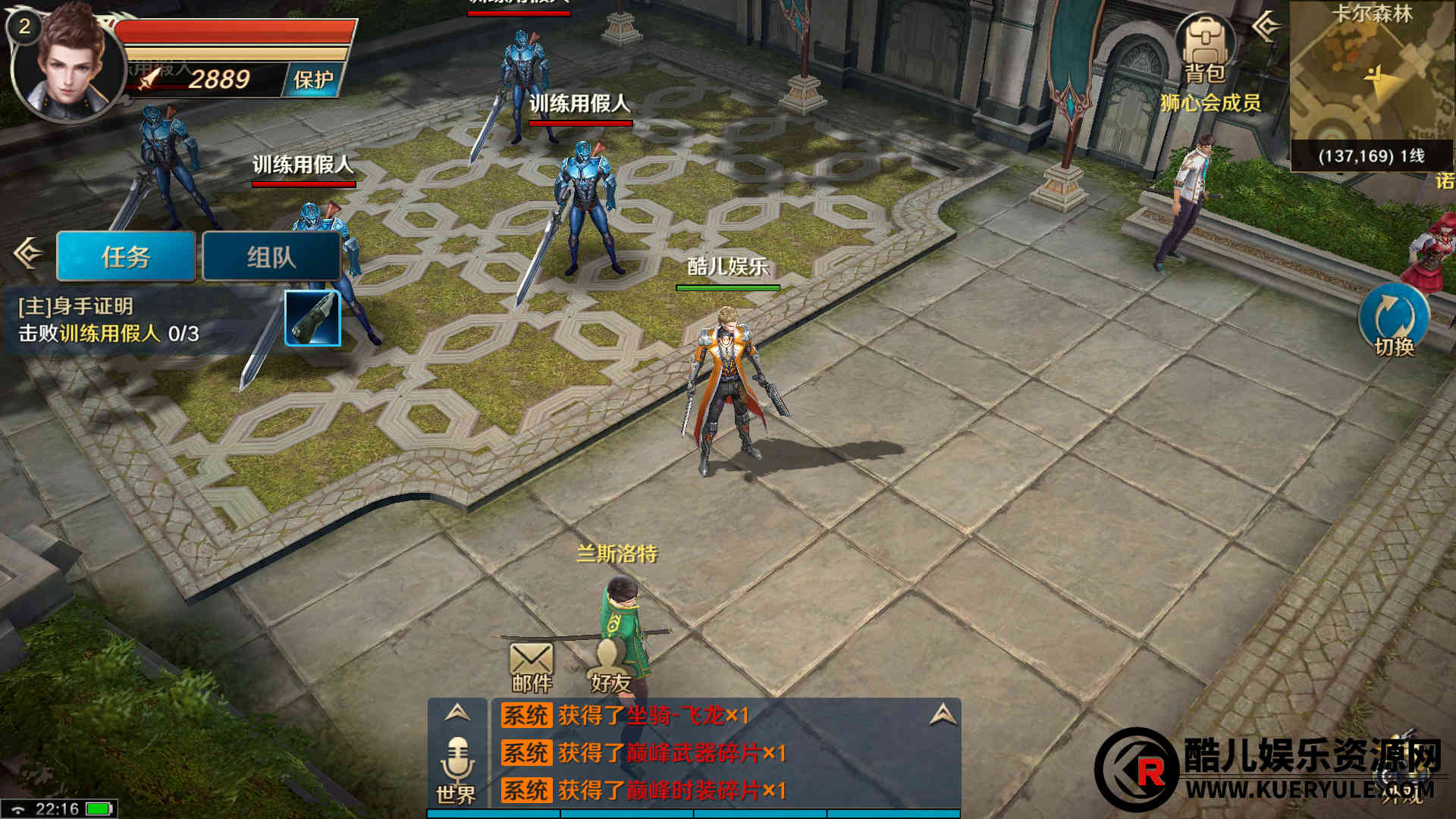Expand the chat channel arrow above microphone
The height and width of the screenshot is (819, 1456).
(457, 713)
